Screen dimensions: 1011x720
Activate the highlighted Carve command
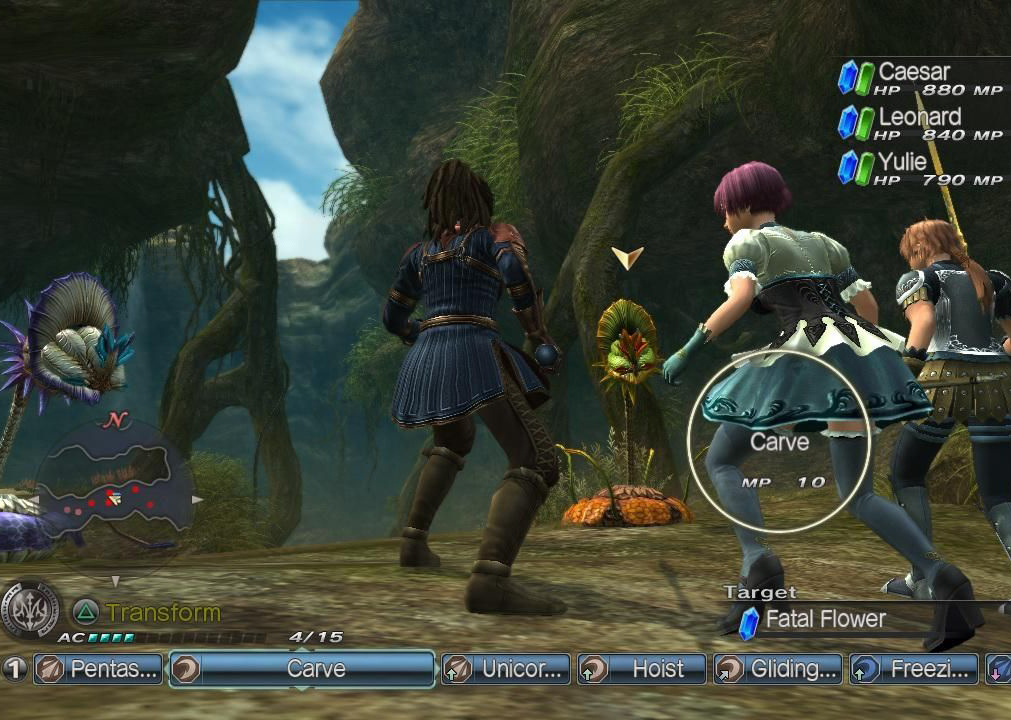[x=302, y=668]
